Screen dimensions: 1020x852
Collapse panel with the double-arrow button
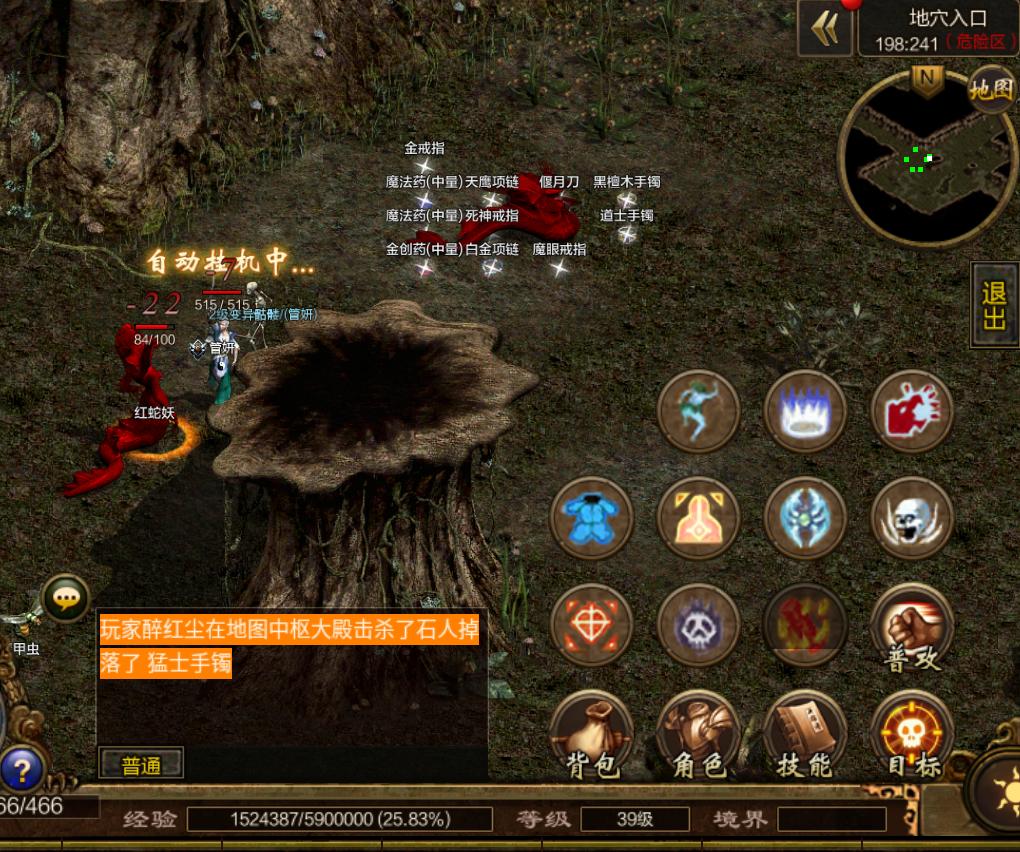825,30
